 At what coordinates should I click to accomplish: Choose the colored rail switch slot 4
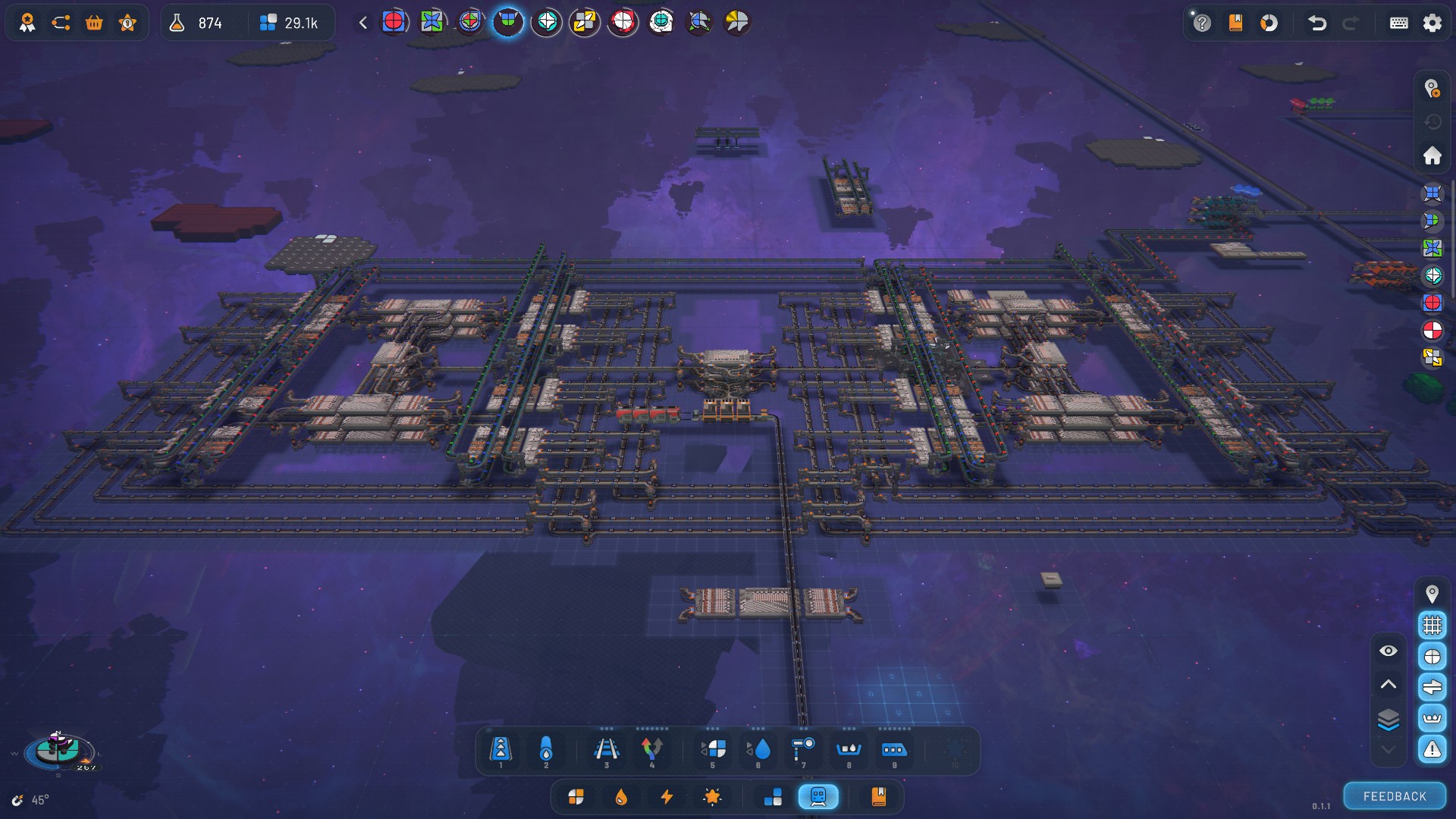651,750
